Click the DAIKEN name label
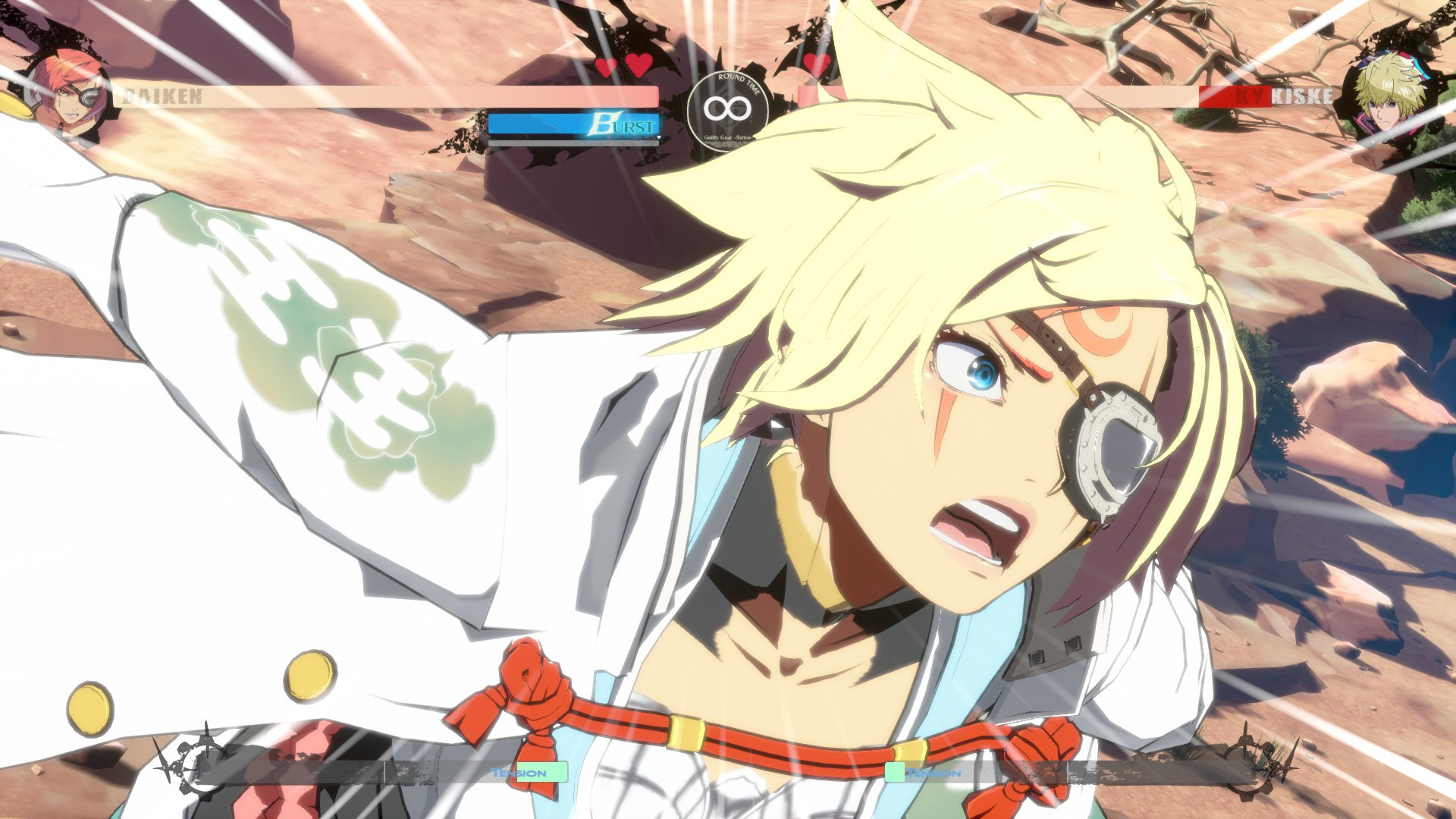Screen dimensions: 1456x819 pos(163,95)
